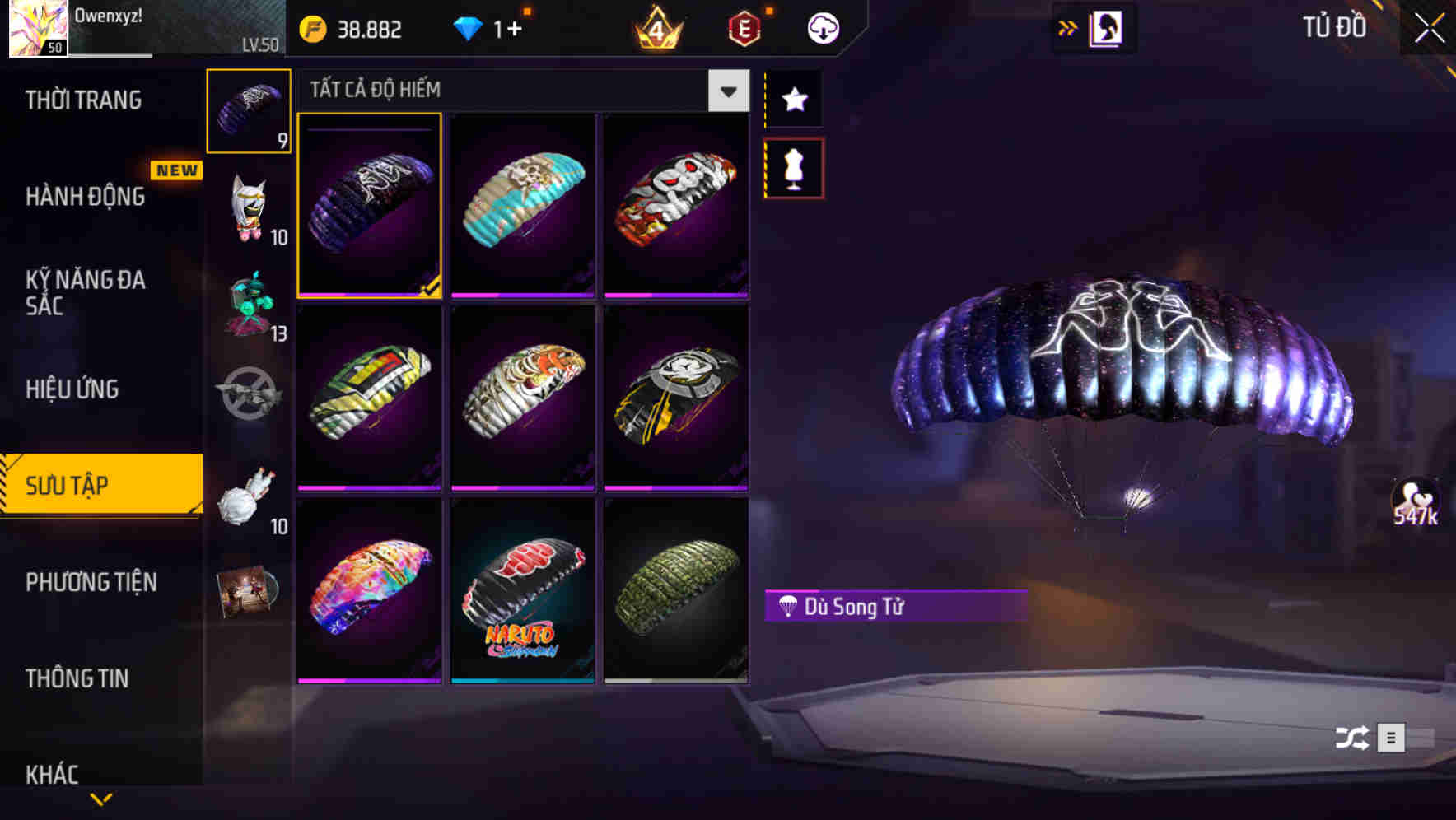Screen dimensions: 1456x820
Task: Switch to the HÀNH ĐỘNG tab
Action: [85, 198]
